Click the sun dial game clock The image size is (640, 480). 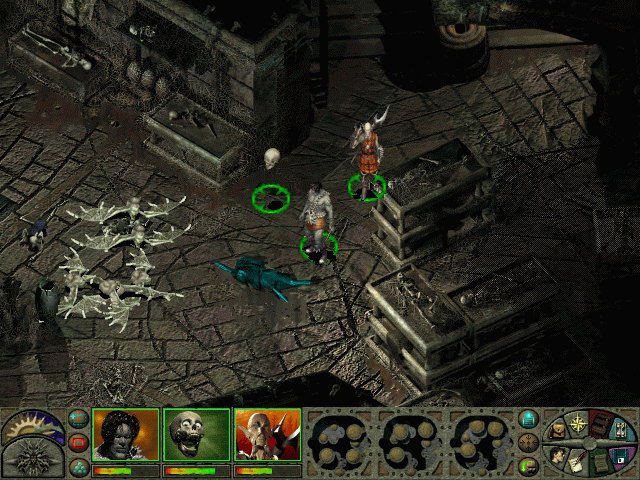(32, 424)
